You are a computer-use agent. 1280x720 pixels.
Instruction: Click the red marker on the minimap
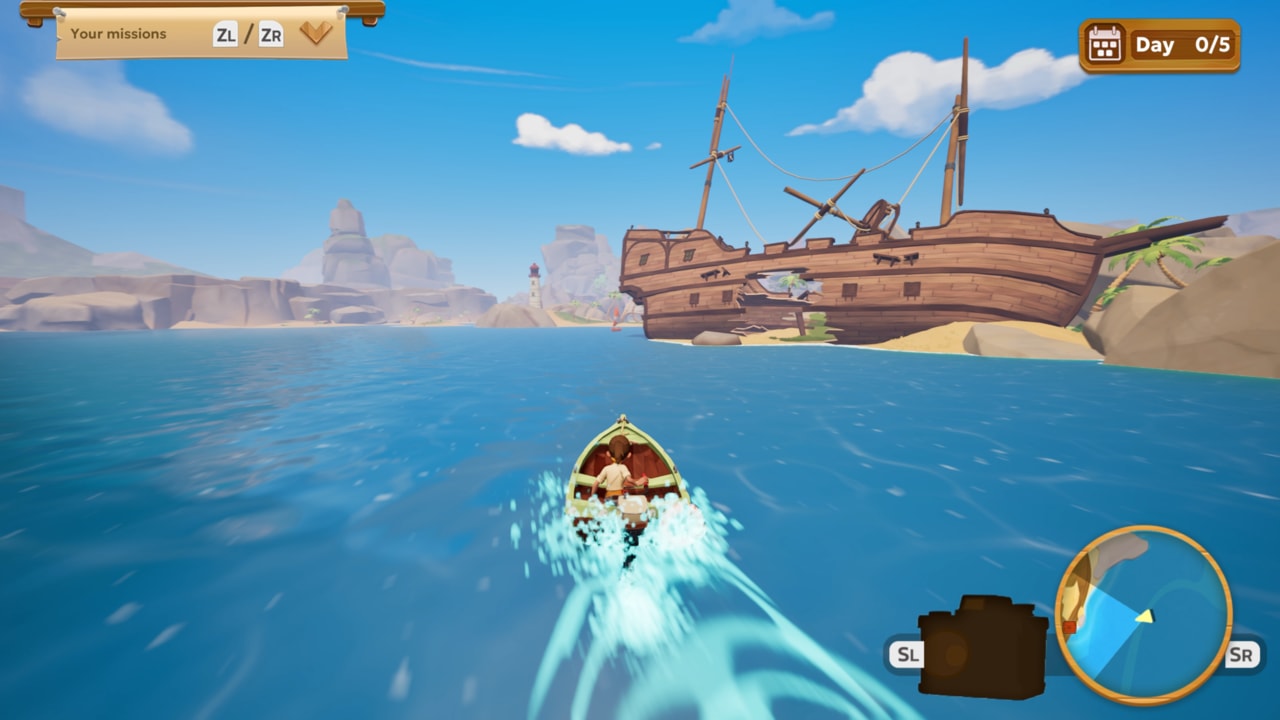(x=1070, y=627)
